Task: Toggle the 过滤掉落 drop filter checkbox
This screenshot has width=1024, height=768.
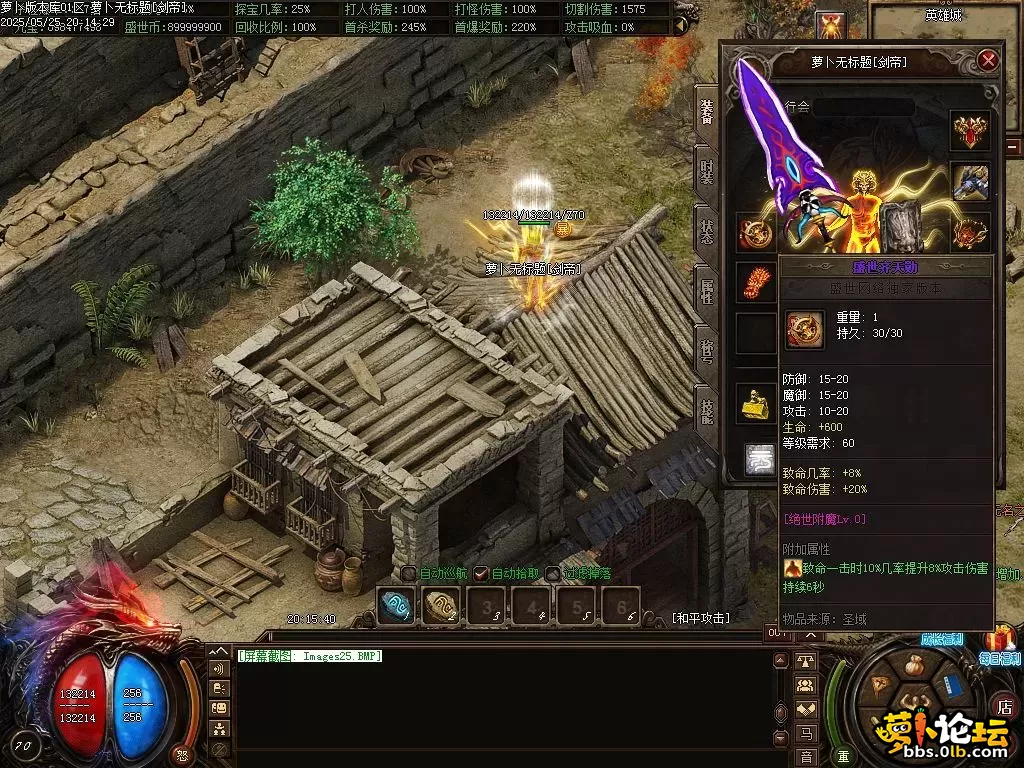Action: (553, 574)
